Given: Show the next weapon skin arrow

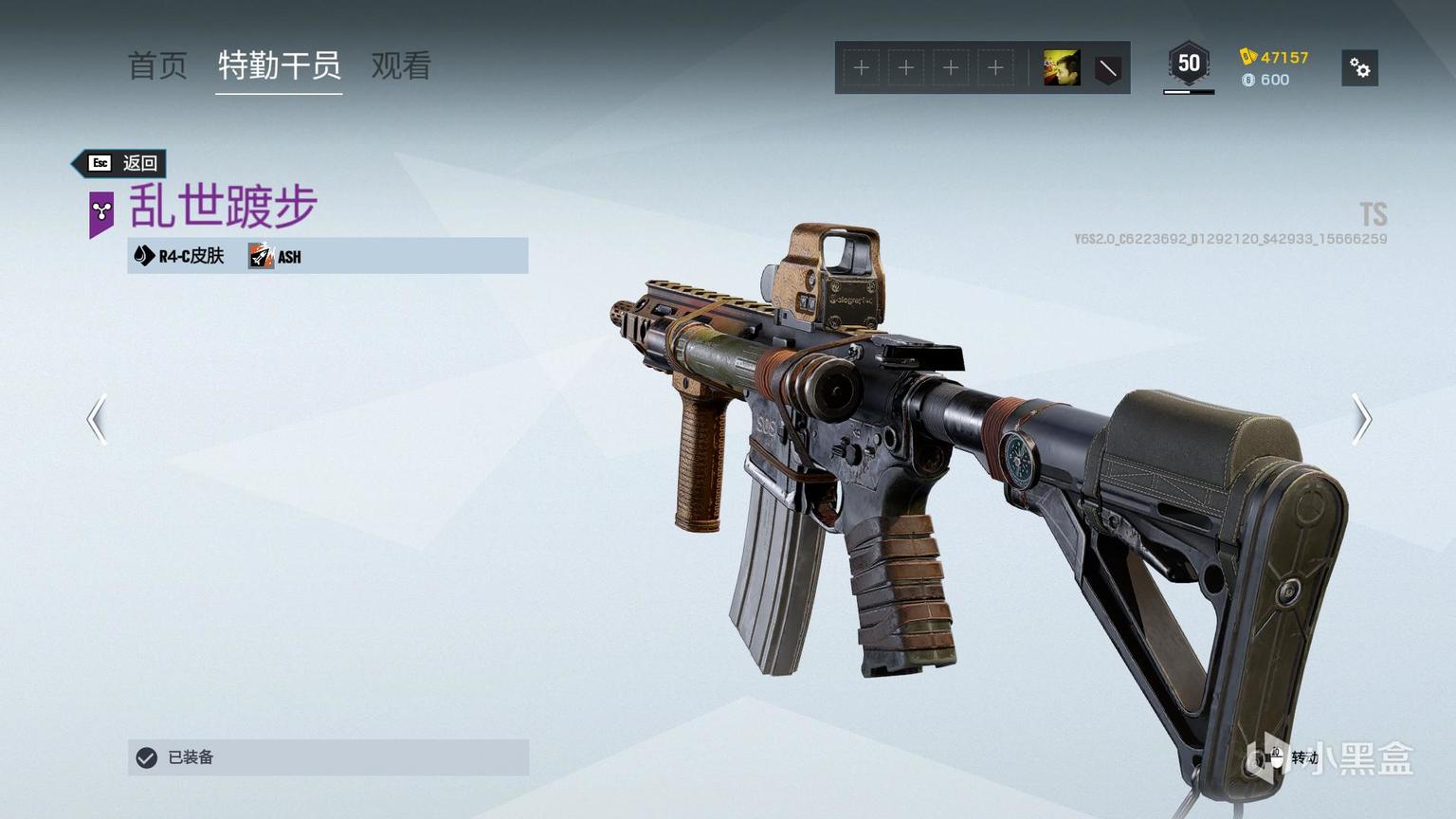Looking at the screenshot, I should (x=1361, y=419).
